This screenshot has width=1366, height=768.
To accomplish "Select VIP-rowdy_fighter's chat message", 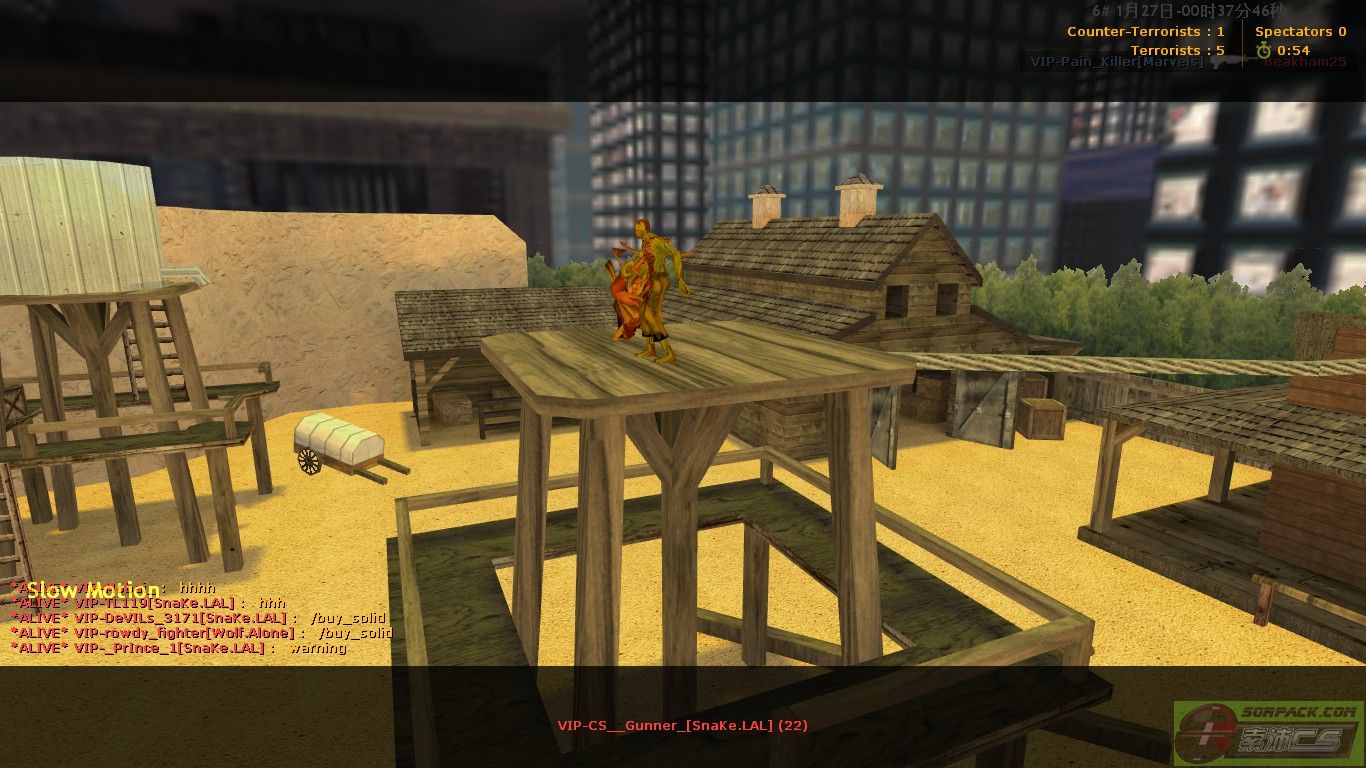I will click(x=202, y=633).
